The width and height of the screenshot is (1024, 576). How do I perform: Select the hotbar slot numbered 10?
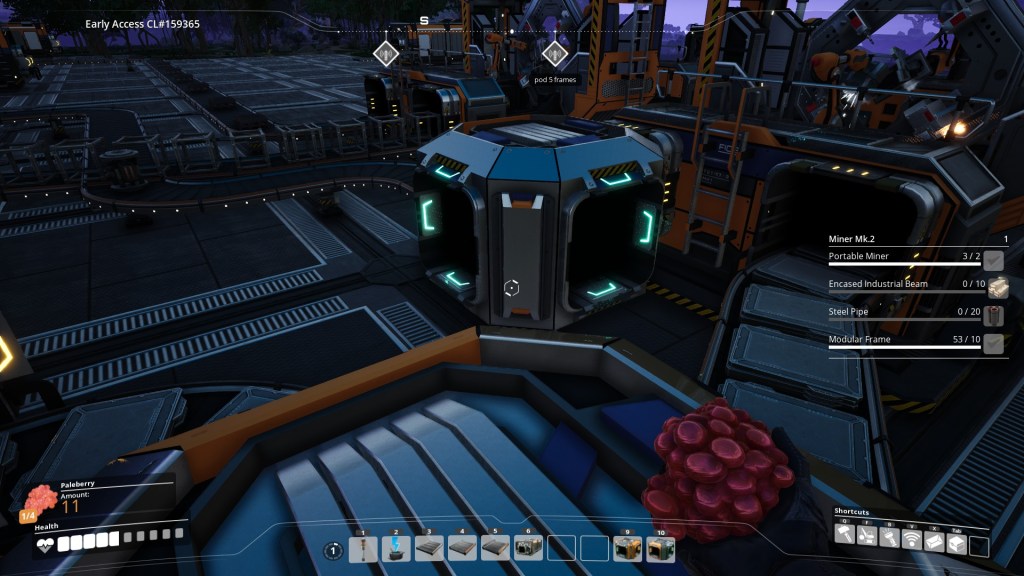(660, 548)
